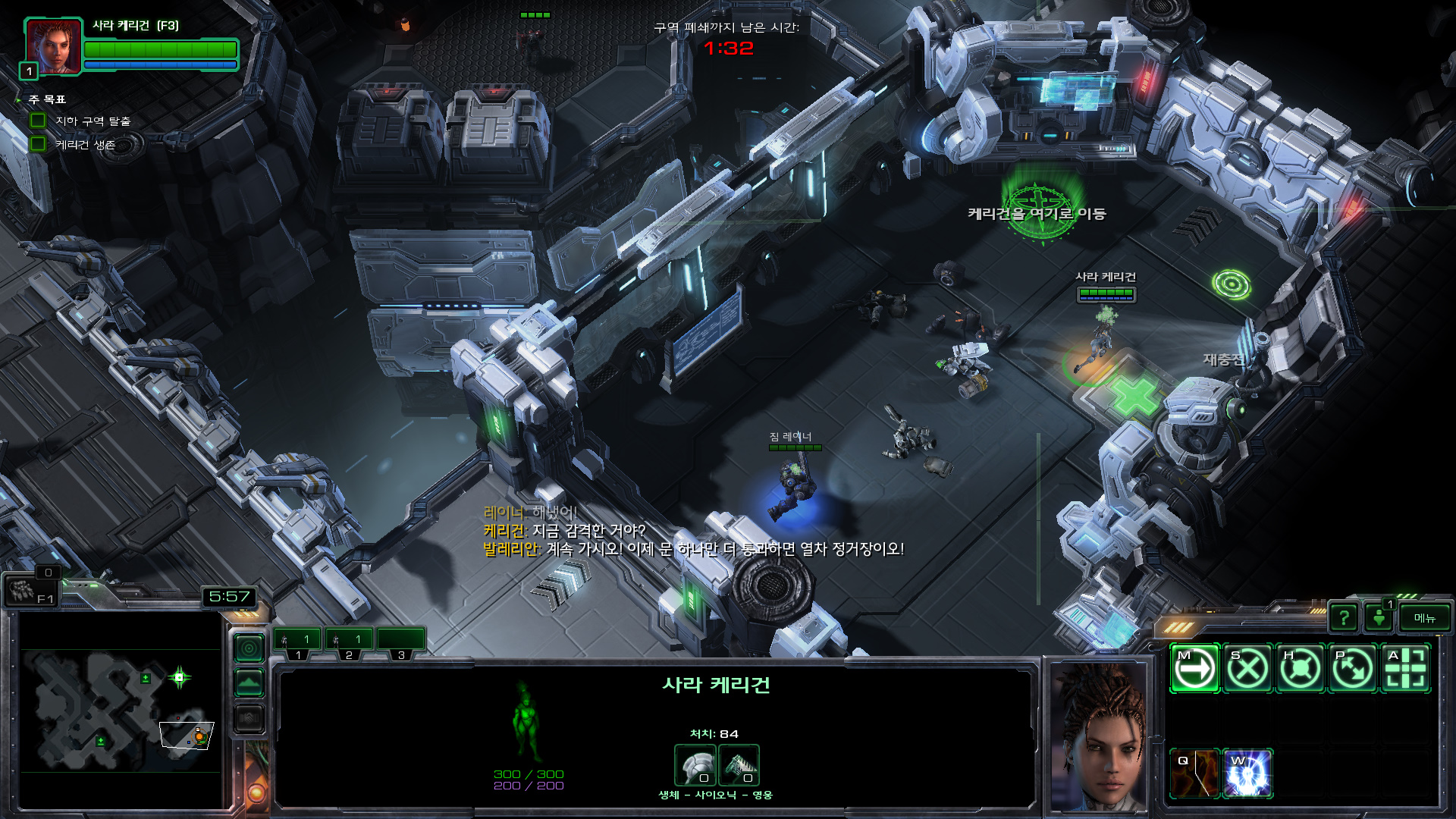Use Kerrigan's W psionic ability icon
The width and height of the screenshot is (1456, 819).
click(x=1247, y=773)
